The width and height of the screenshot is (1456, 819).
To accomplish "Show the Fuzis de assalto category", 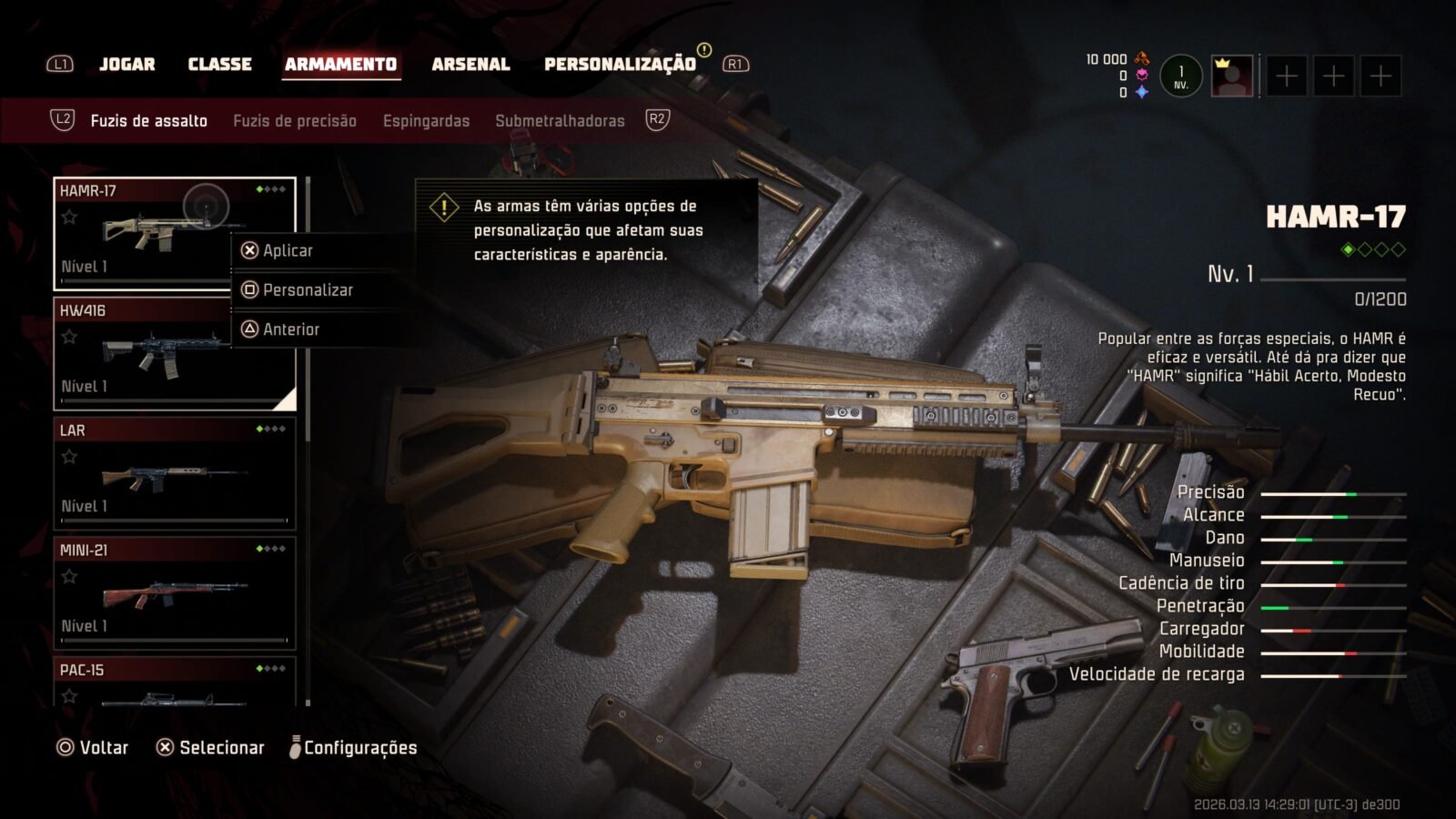I will pyautogui.click(x=148, y=120).
